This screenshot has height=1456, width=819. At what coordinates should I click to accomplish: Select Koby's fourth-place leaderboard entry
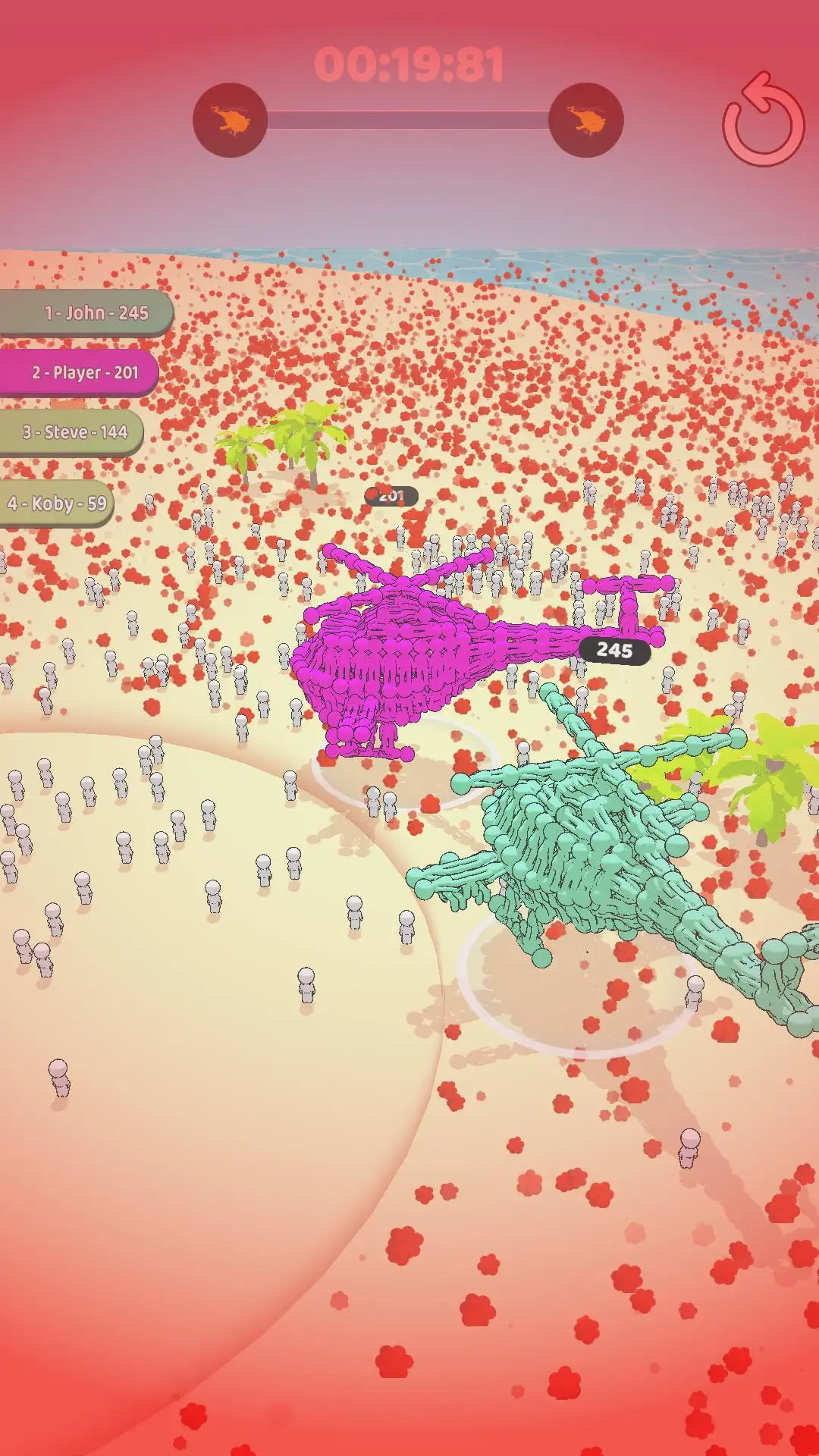[x=57, y=504]
